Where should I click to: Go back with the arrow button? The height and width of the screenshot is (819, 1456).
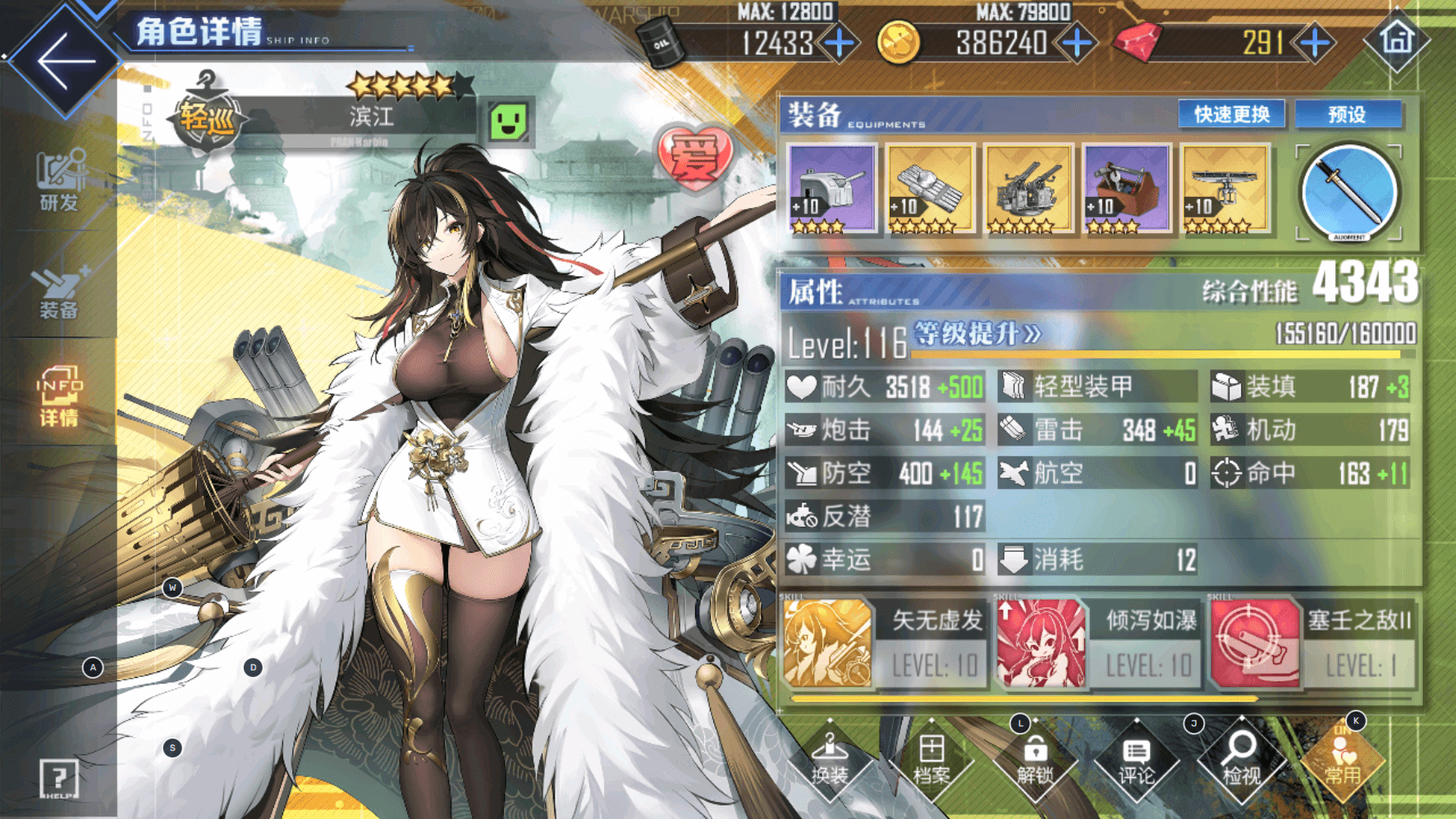point(64,61)
